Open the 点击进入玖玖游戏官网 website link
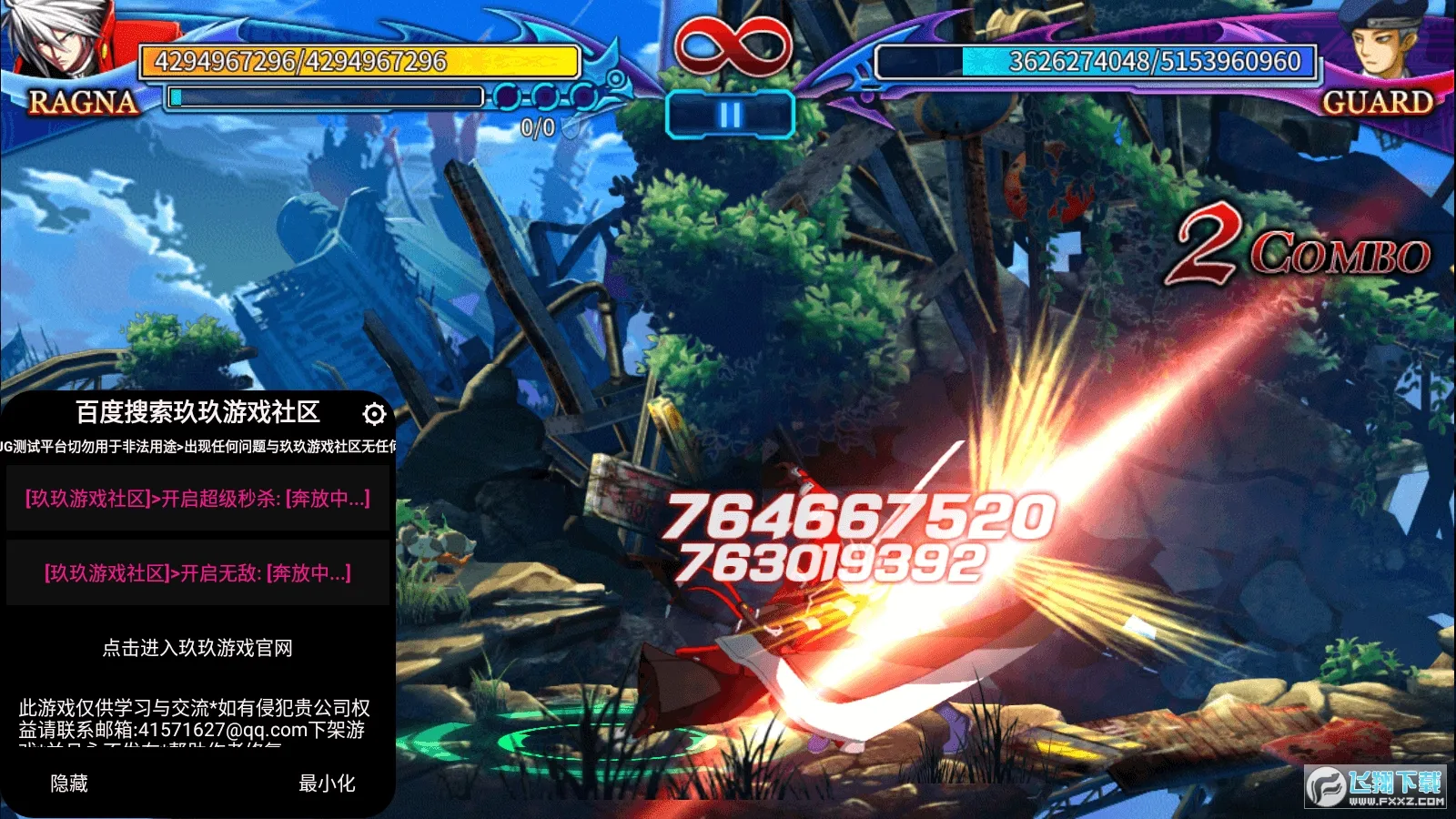The height and width of the screenshot is (819, 1456). click(x=197, y=648)
